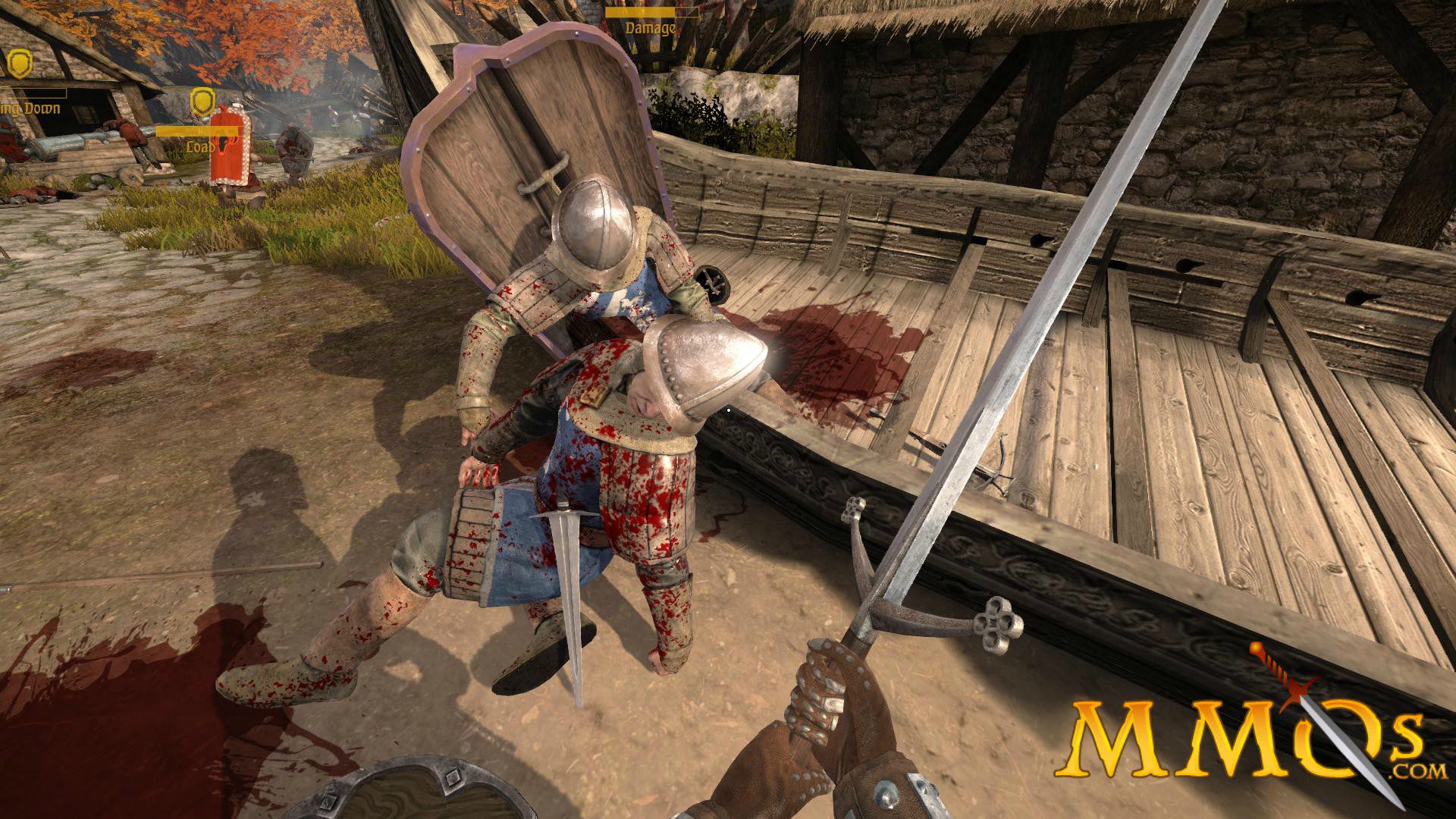Click the yellow shield objective marker top-left
Viewport: 1456px width, 819px height.
(19, 64)
